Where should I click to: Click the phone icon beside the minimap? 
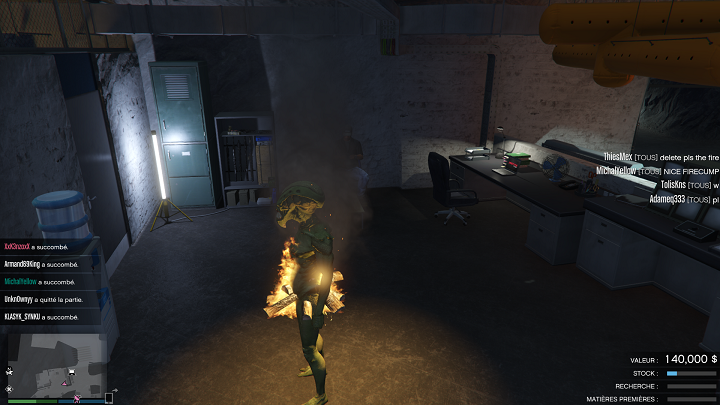[x=109, y=398]
